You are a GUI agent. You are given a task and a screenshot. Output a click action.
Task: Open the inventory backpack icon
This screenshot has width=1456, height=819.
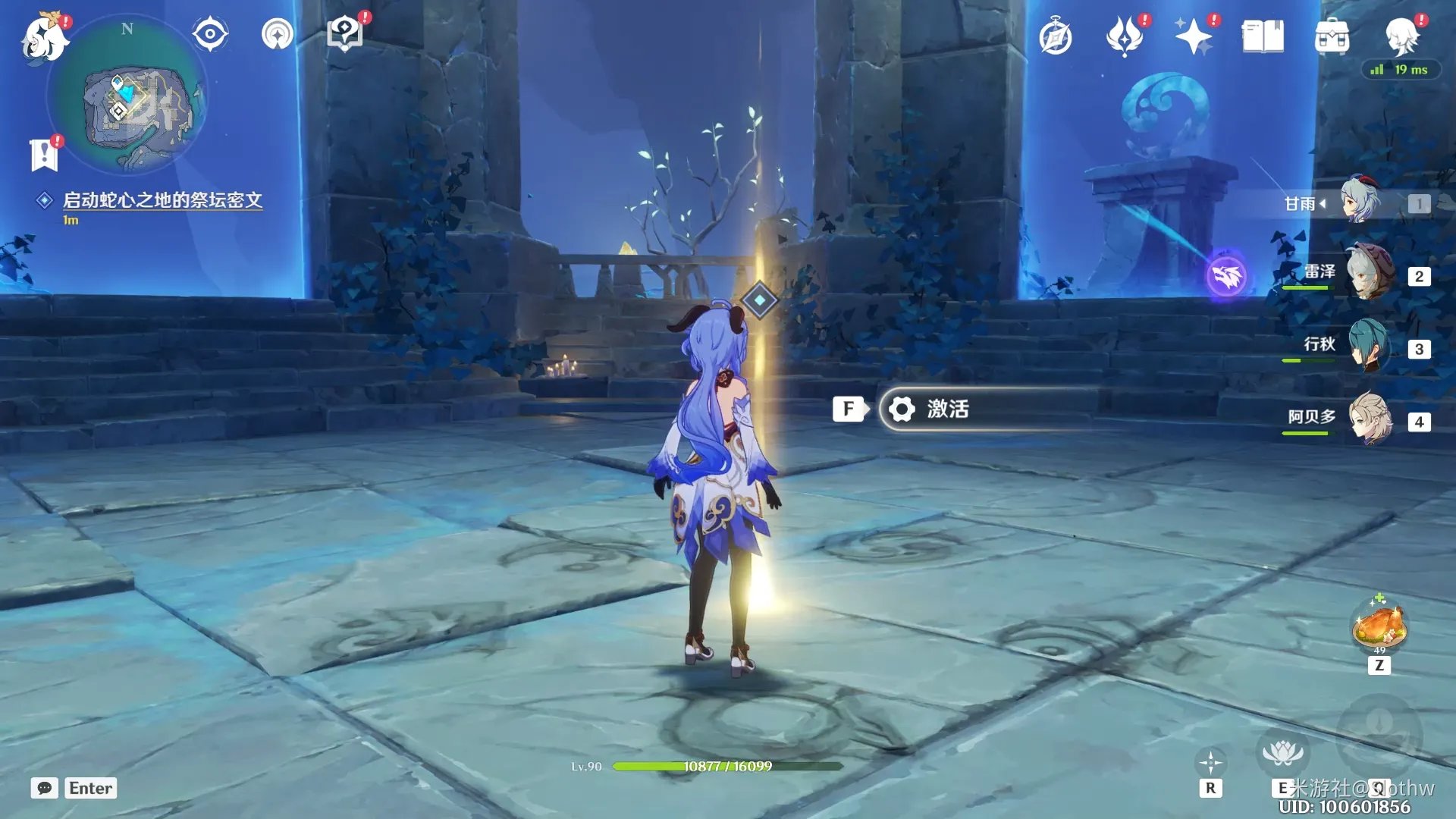point(1332,36)
